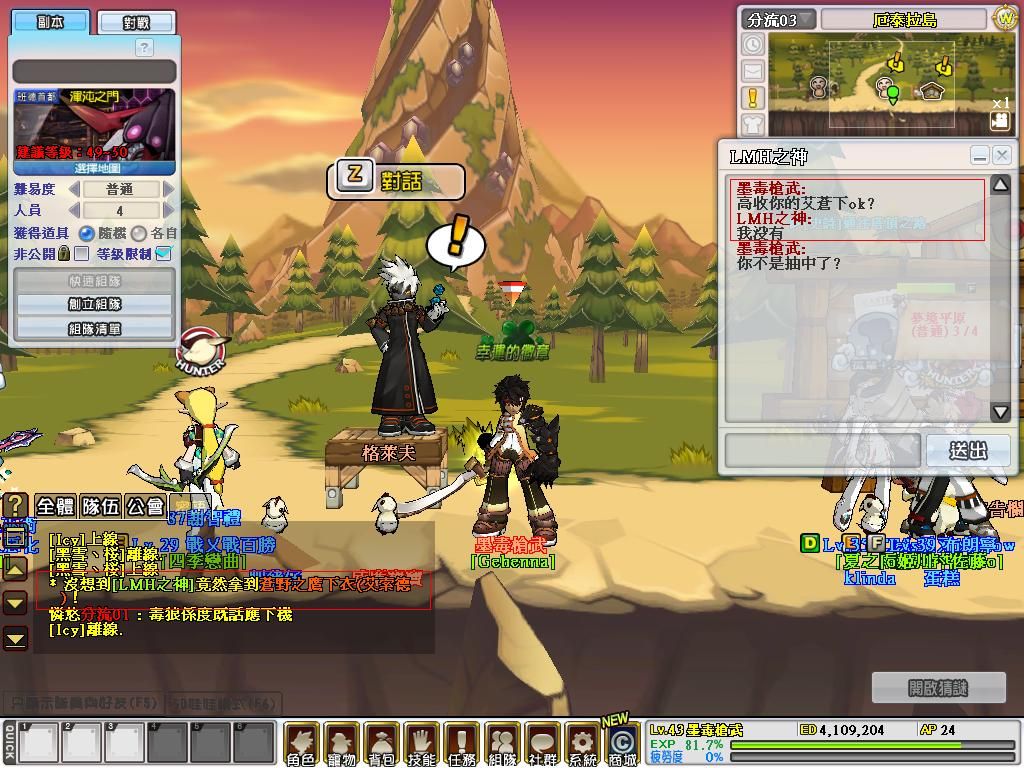Click the camera icon on the minimap

pos(1000,120)
